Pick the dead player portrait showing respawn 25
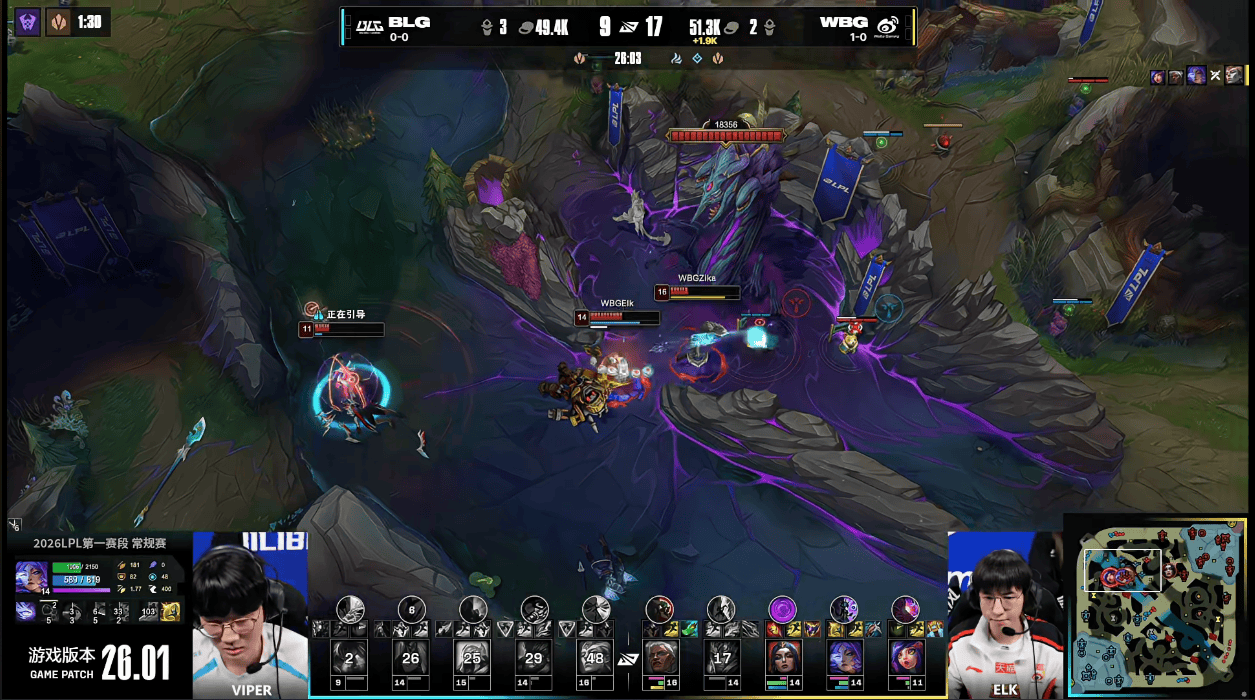The image size is (1255, 700). click(473, 658)
